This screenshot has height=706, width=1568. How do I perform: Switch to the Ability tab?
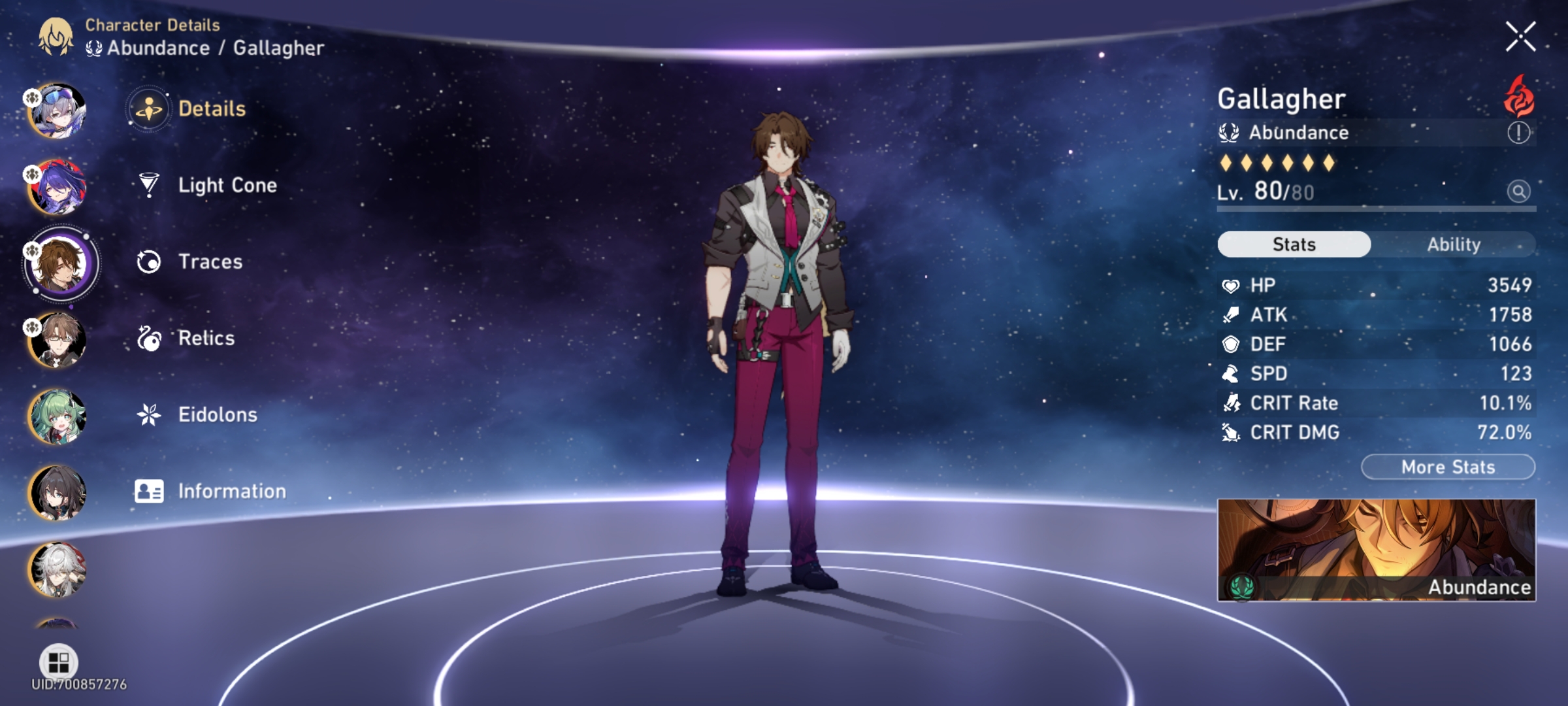(1455, 244)
